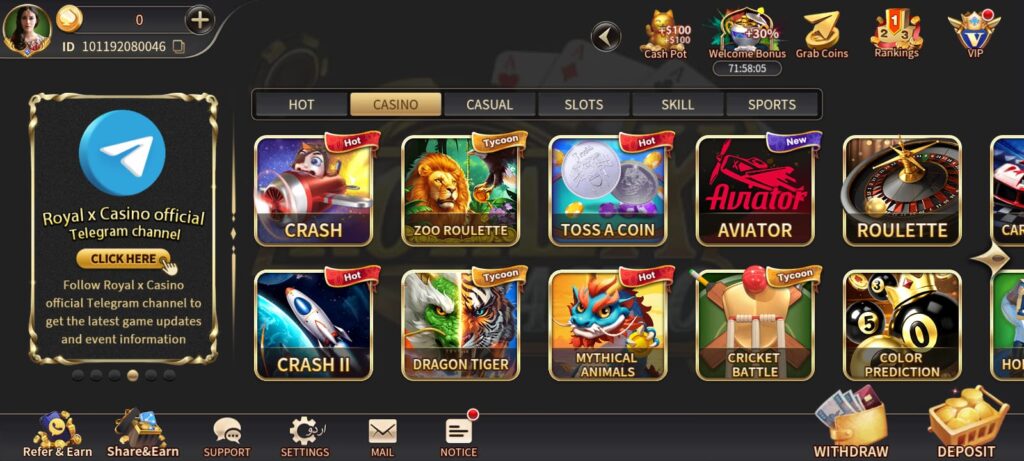The height and width of the screenshot is (461, 1024).
Task: Launch the Aviator game tile
Action: coord(755,191)
